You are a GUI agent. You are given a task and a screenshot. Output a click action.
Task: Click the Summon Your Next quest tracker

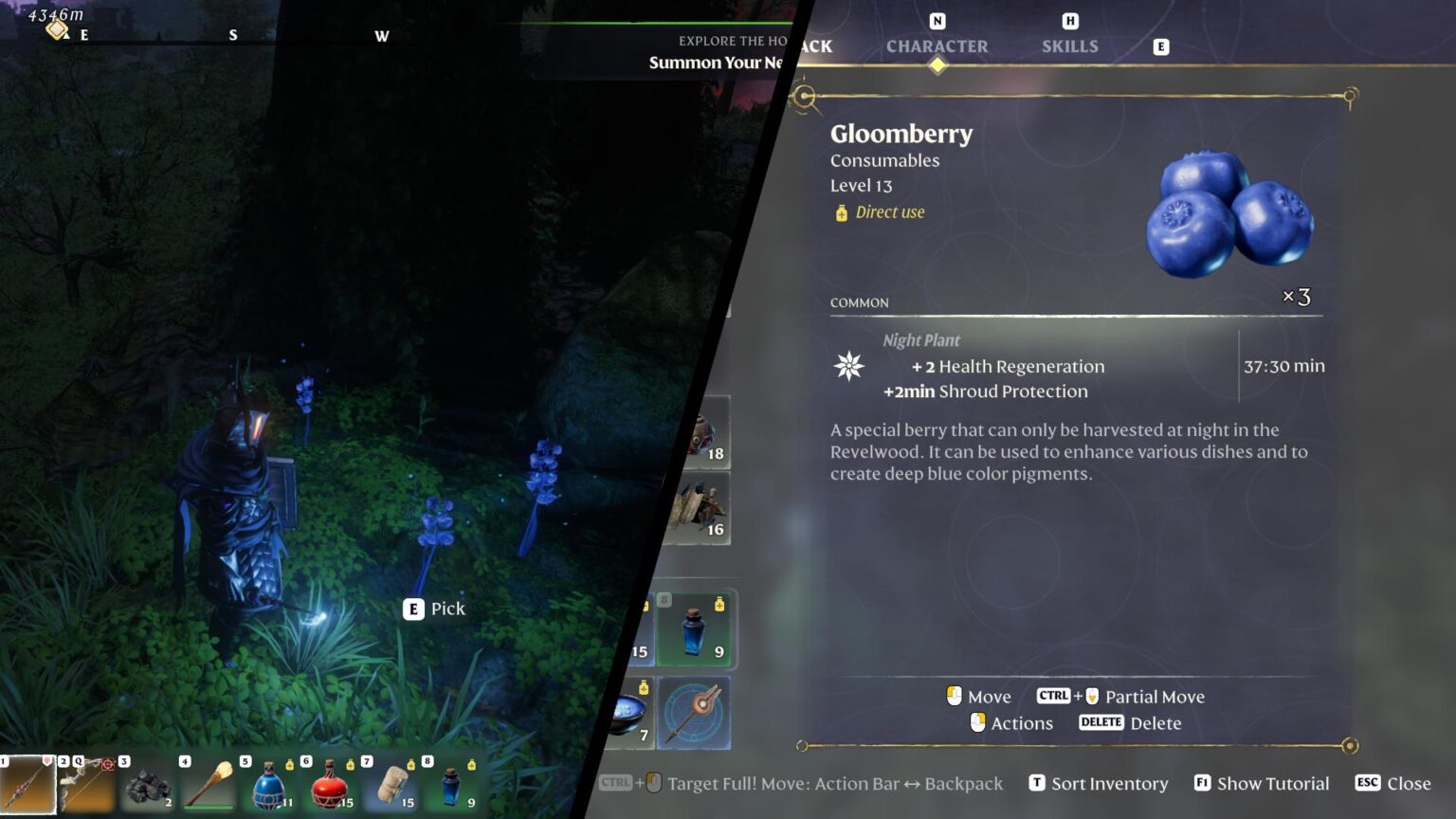click(716, 63)
